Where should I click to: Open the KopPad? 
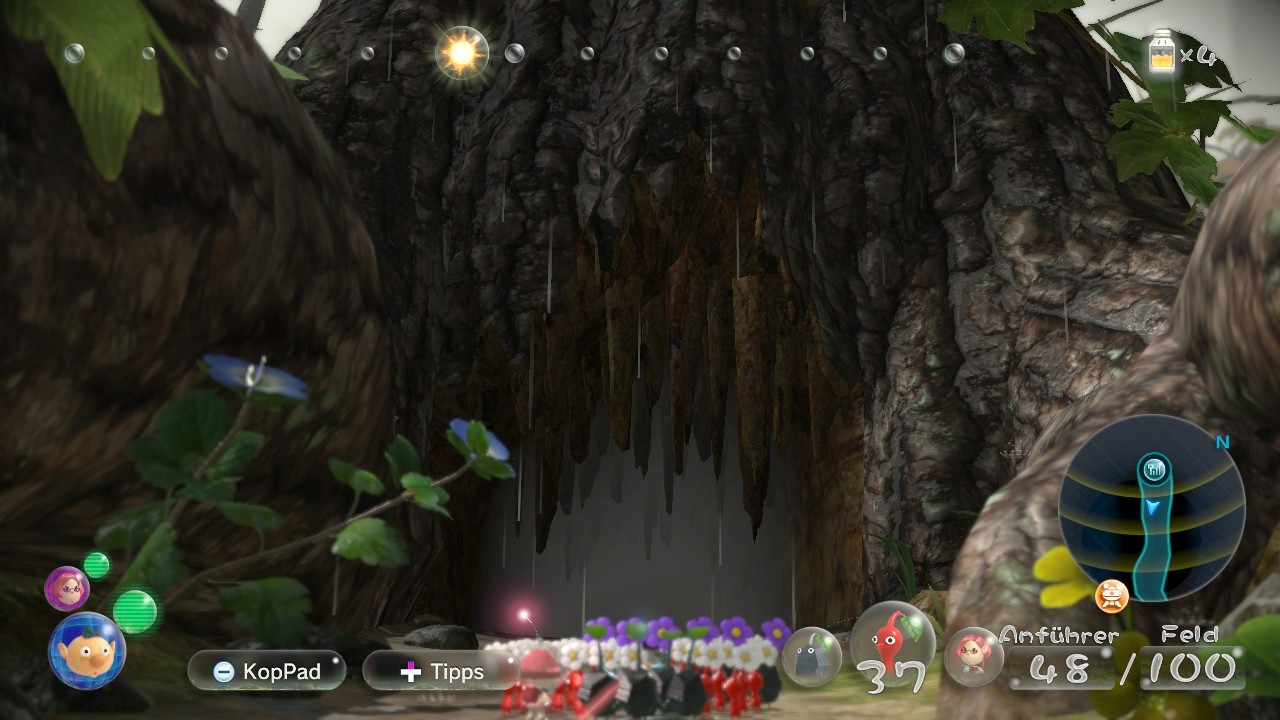(267, 671)
